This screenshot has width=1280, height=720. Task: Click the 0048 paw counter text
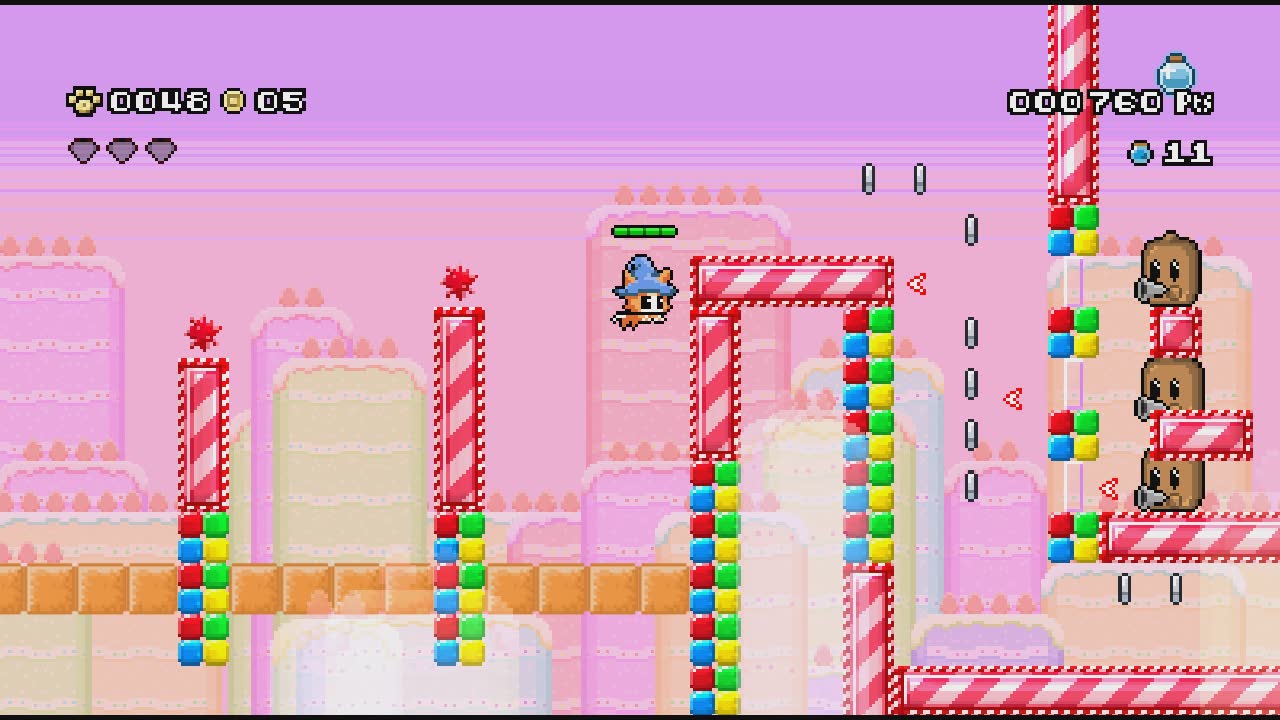pyautogui.click(x=160, y=100)
